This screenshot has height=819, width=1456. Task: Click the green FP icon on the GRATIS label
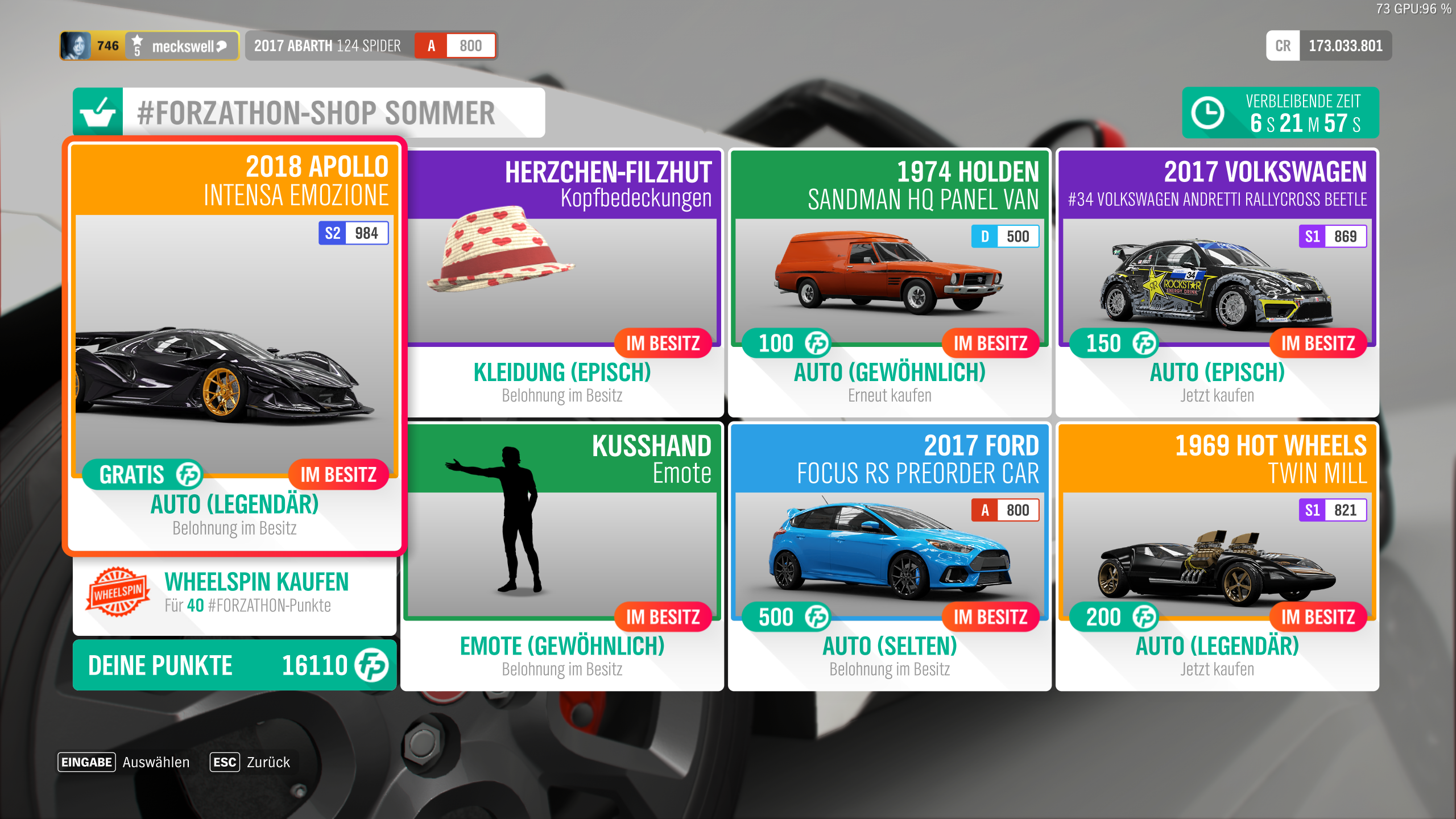tap(188, 474)
